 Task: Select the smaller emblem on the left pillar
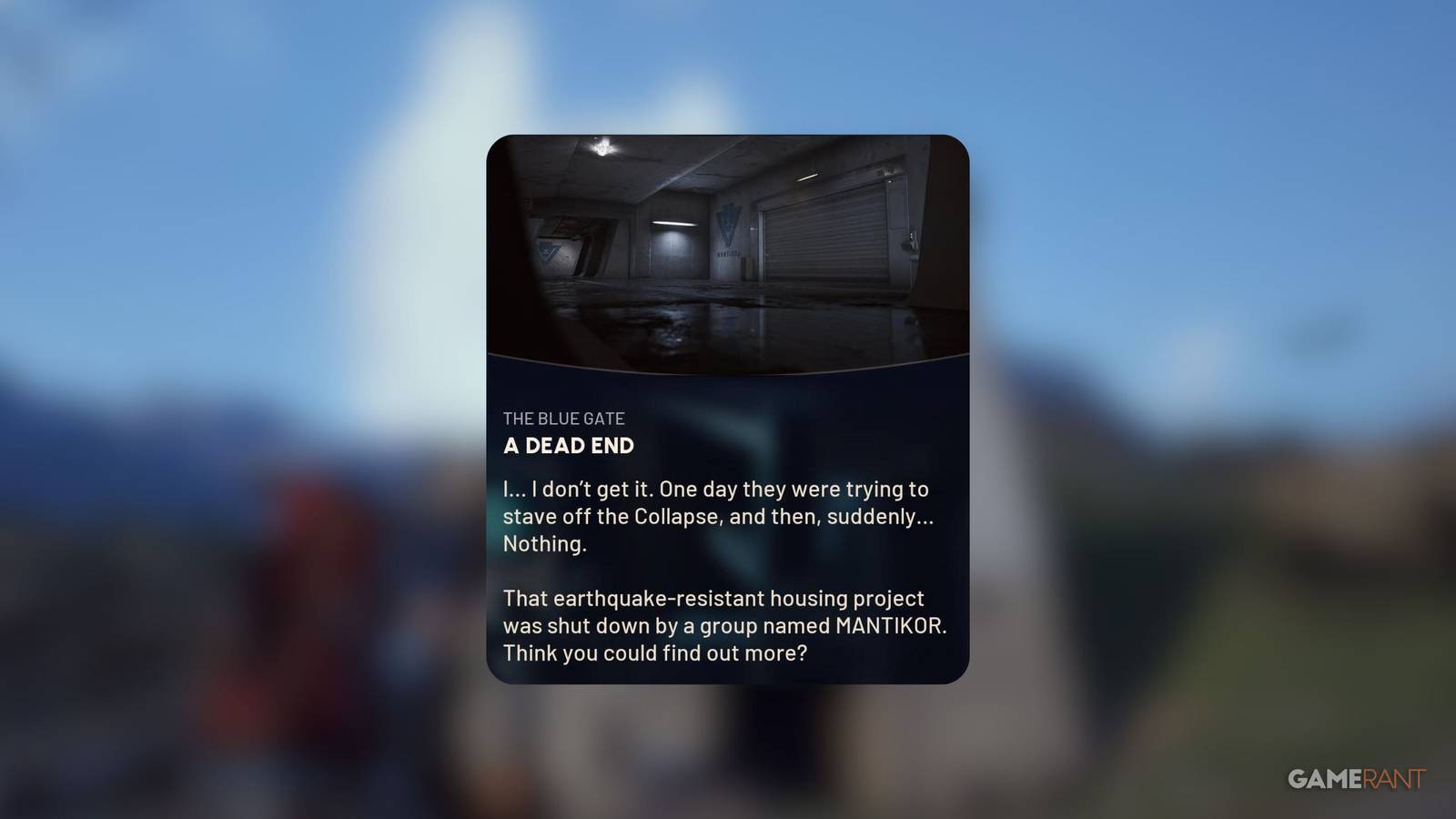click(x=547, y=249)
